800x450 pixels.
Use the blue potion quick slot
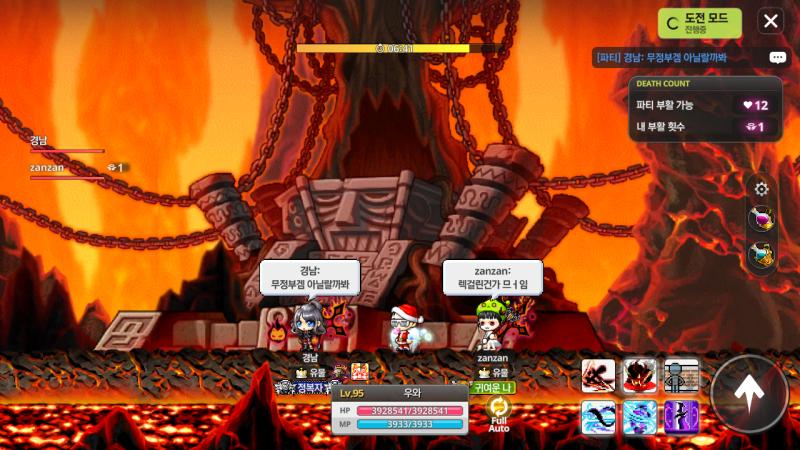coord(762,255)
